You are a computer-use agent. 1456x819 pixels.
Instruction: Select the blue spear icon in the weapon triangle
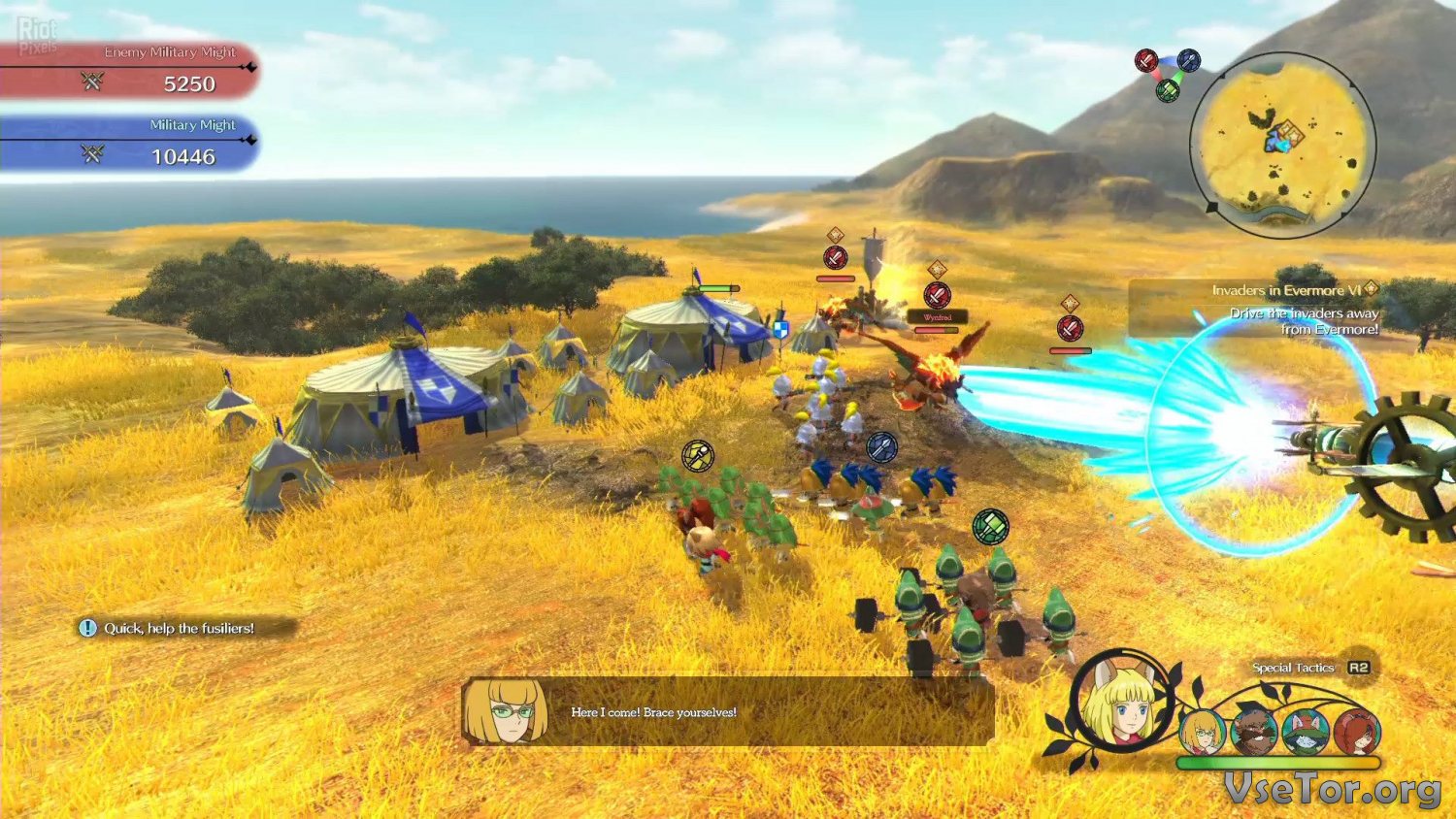(x=1188, y=61)
